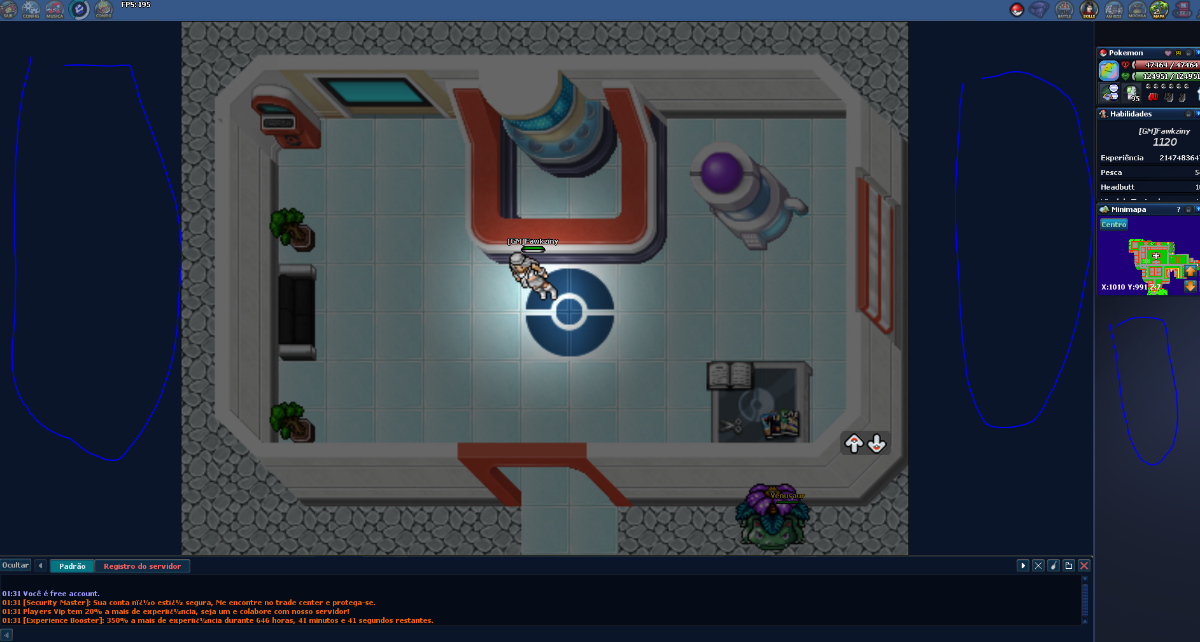Open the item slot showing 95

(1132, 93)
